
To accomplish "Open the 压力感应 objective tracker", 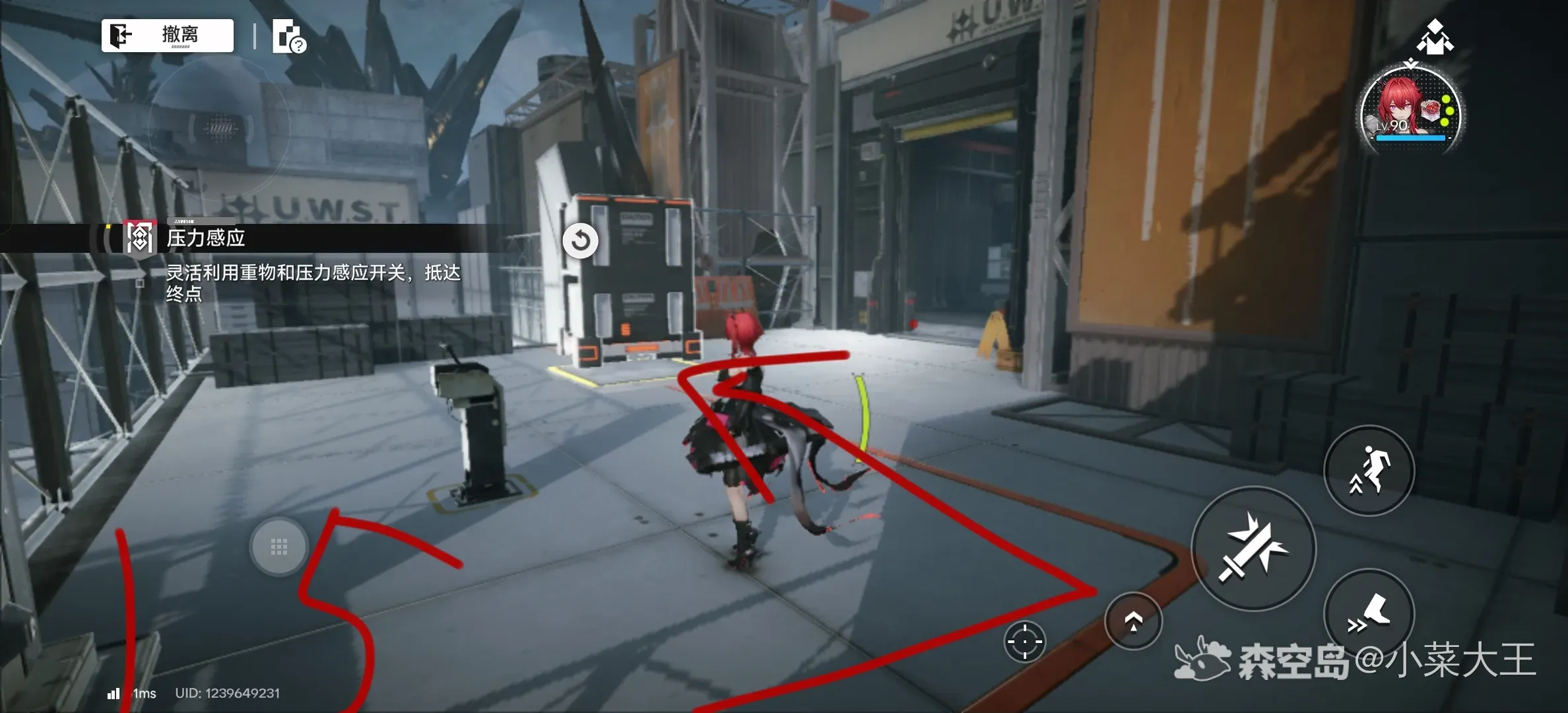I will click(205, 238).
